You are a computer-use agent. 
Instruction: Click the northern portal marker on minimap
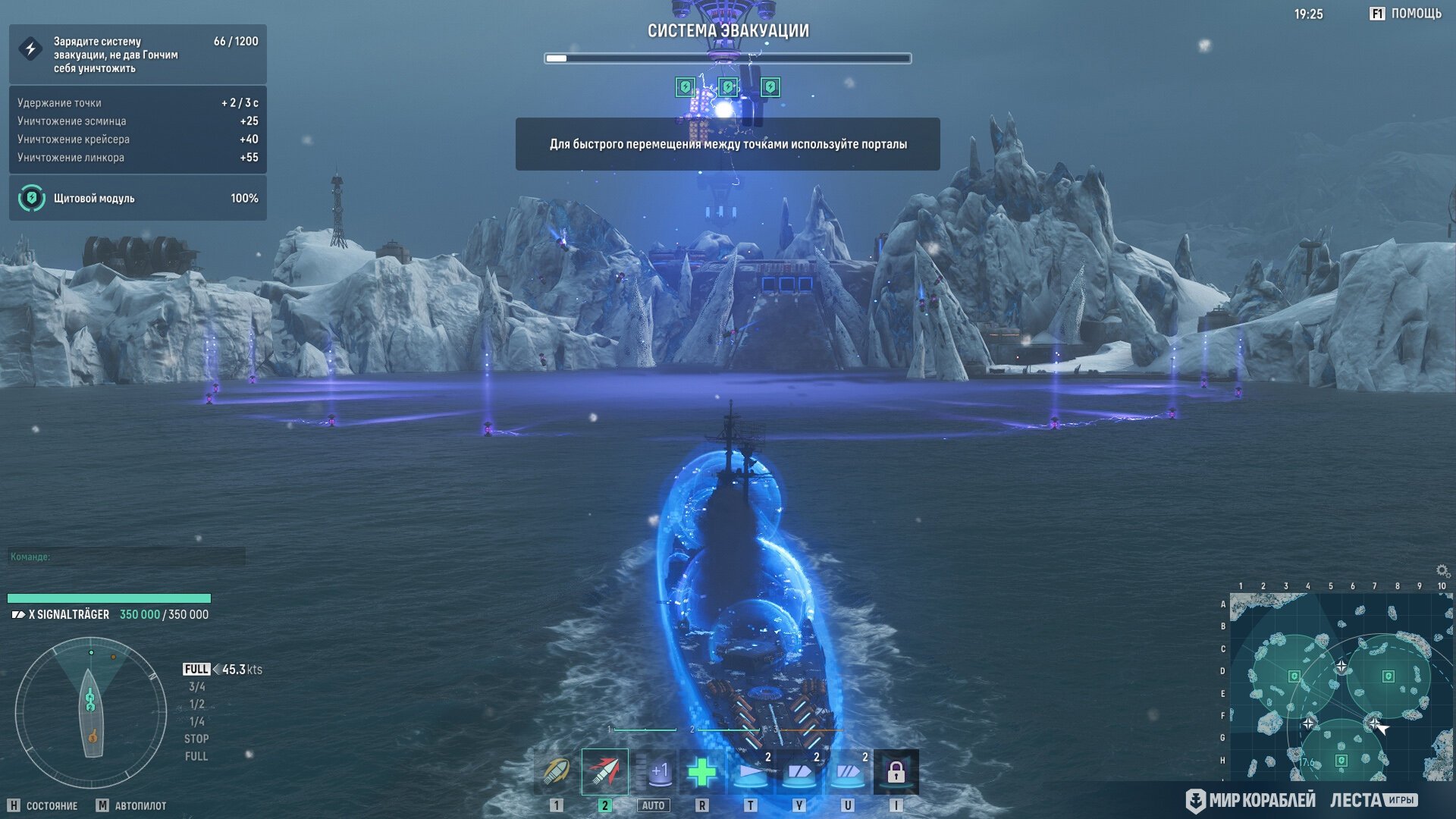tap(1341, 666)
